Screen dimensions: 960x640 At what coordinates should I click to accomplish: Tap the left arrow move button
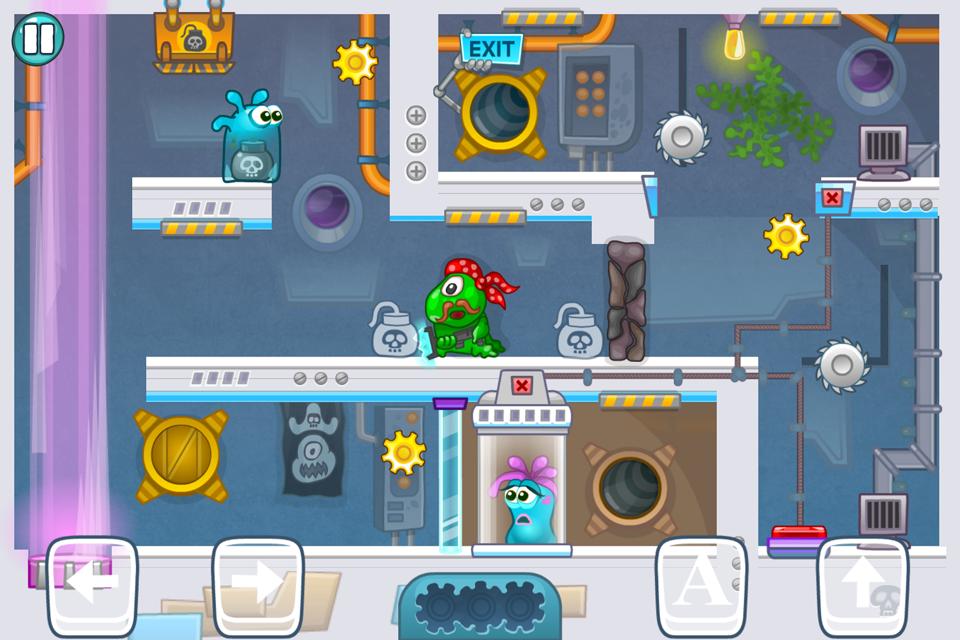92,586
